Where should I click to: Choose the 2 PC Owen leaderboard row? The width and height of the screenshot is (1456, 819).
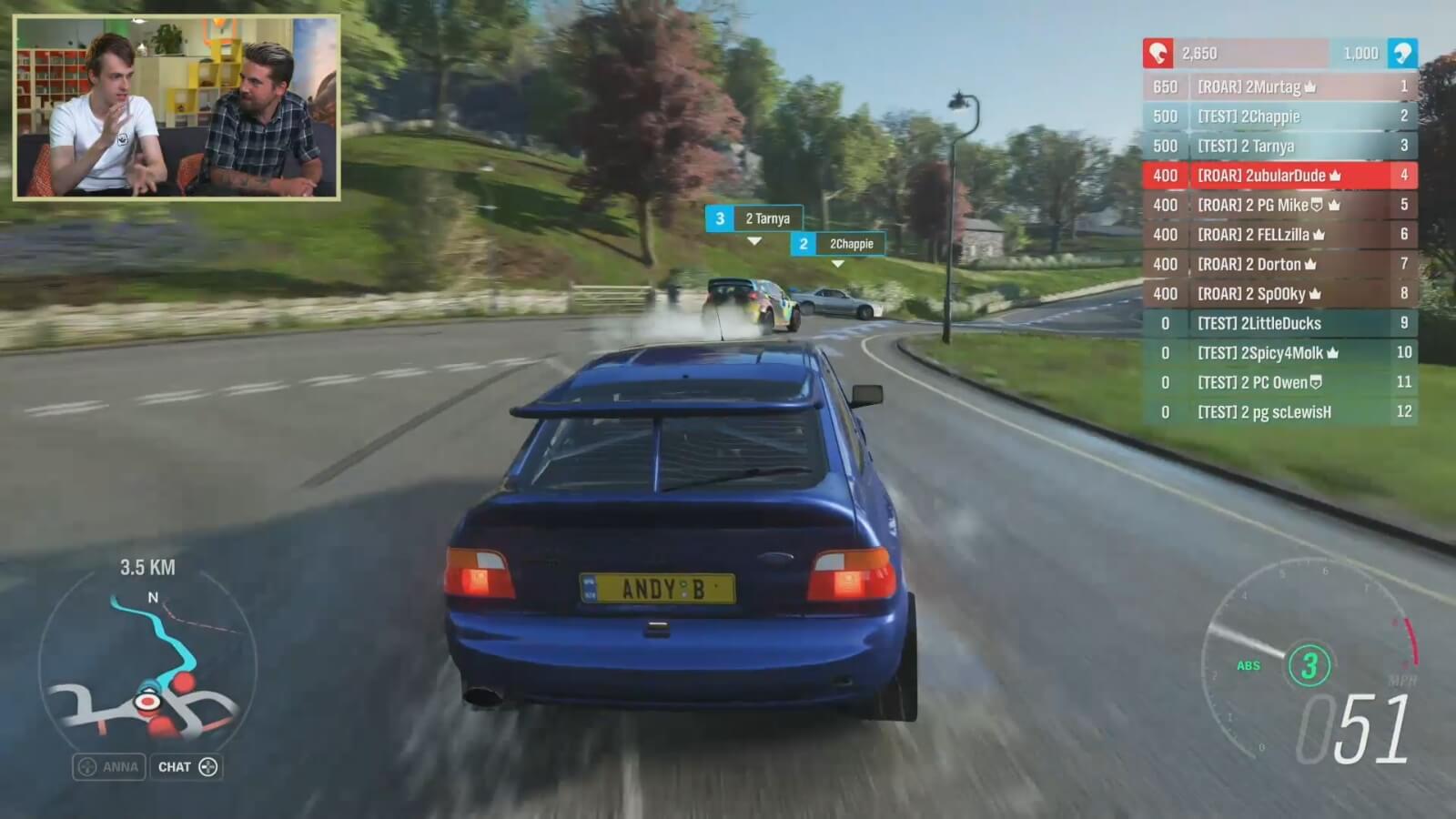1279,382
